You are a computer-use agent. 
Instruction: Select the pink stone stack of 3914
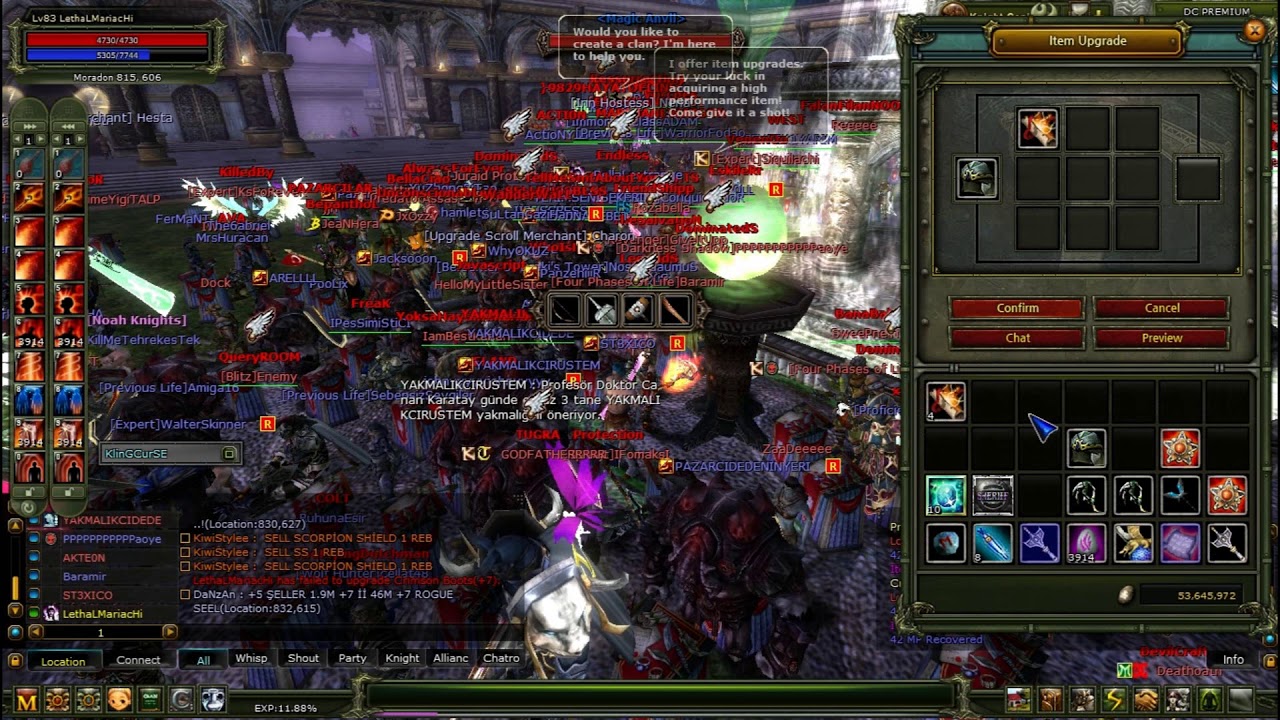(x=1086, y=543)
